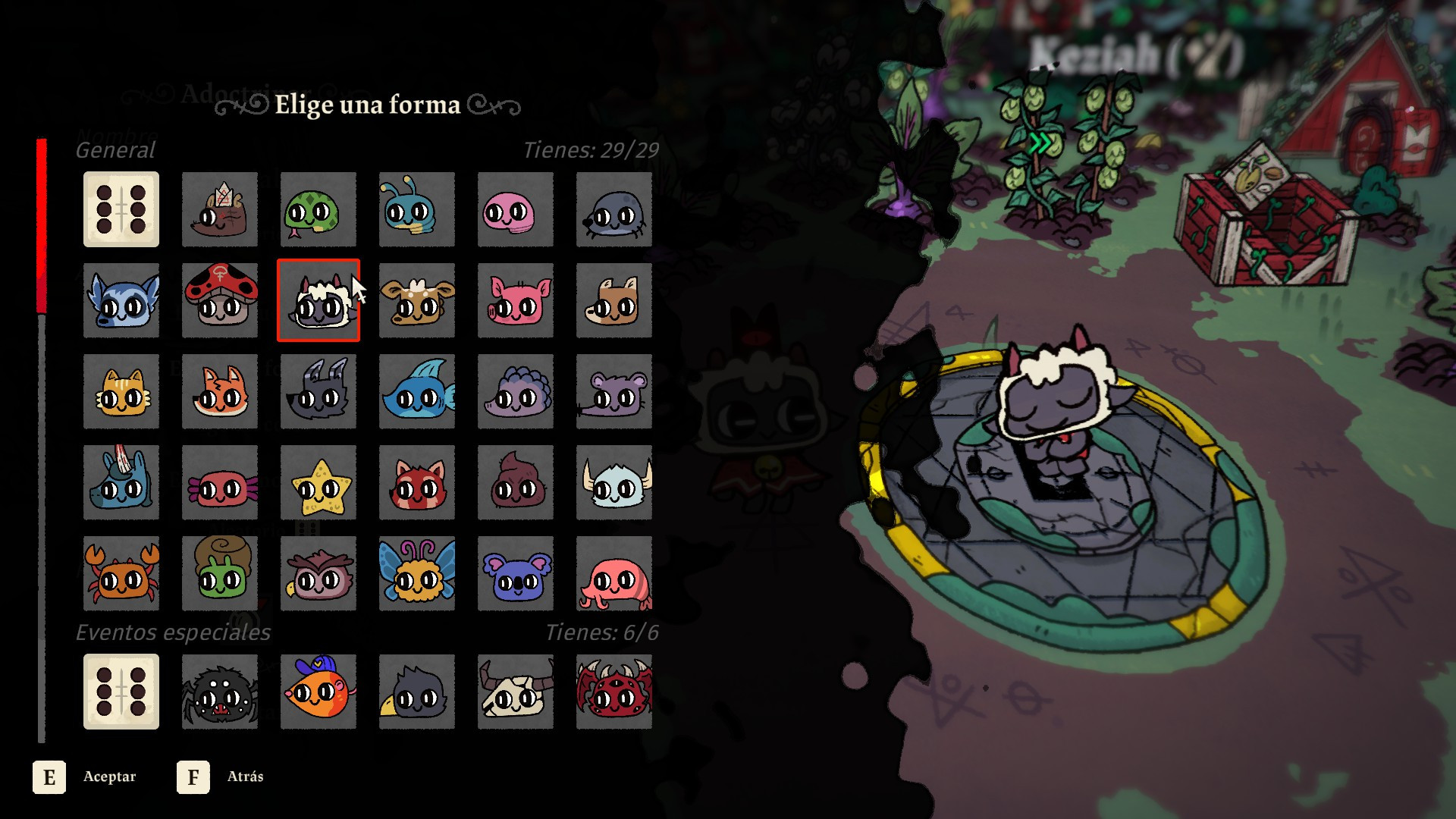Pick the black spider special form
The height and width of the screenshot is (819, 1456).
pyautogui.click(x=219, y=692)
